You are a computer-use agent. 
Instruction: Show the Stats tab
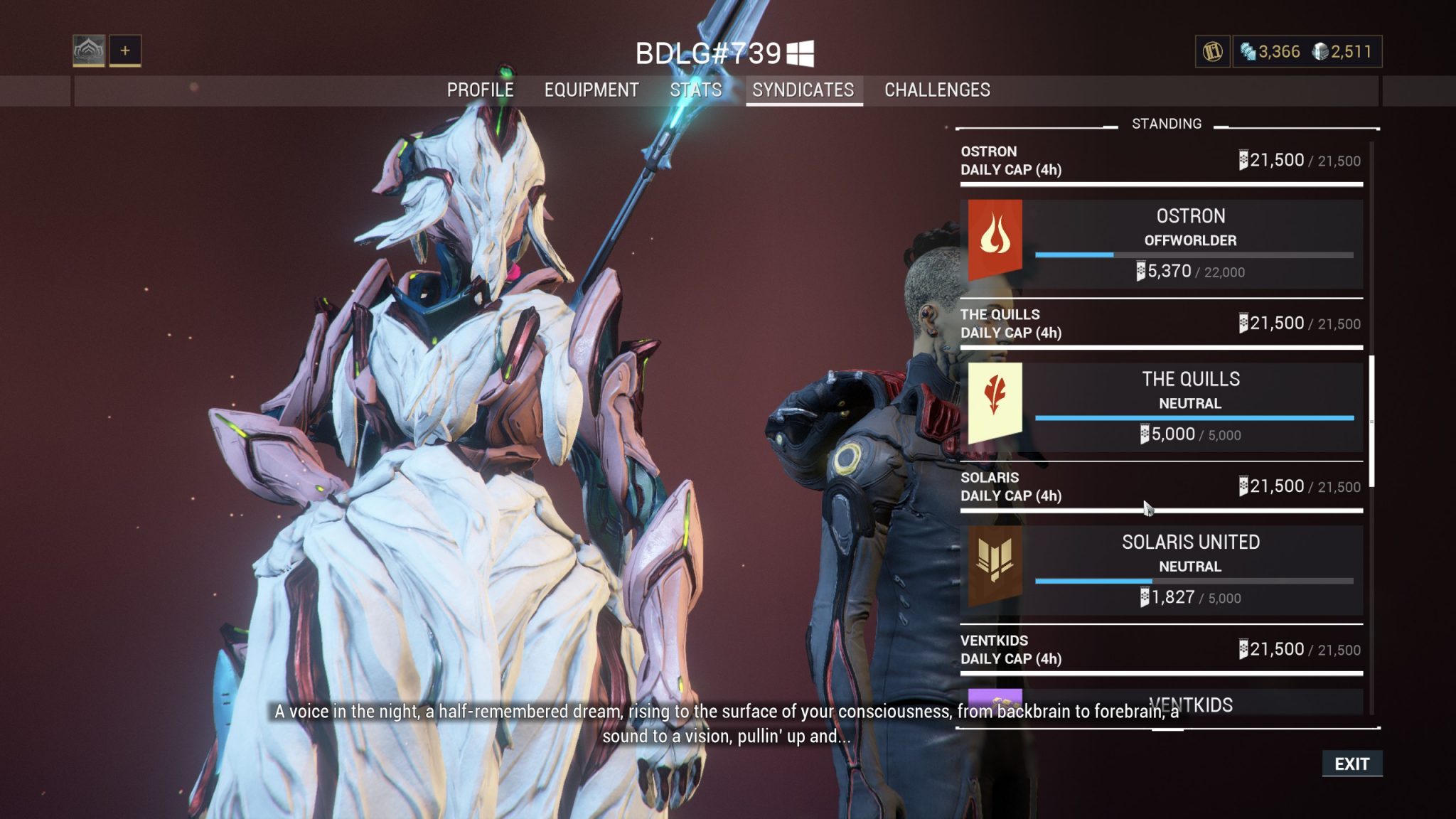[695, 90]
